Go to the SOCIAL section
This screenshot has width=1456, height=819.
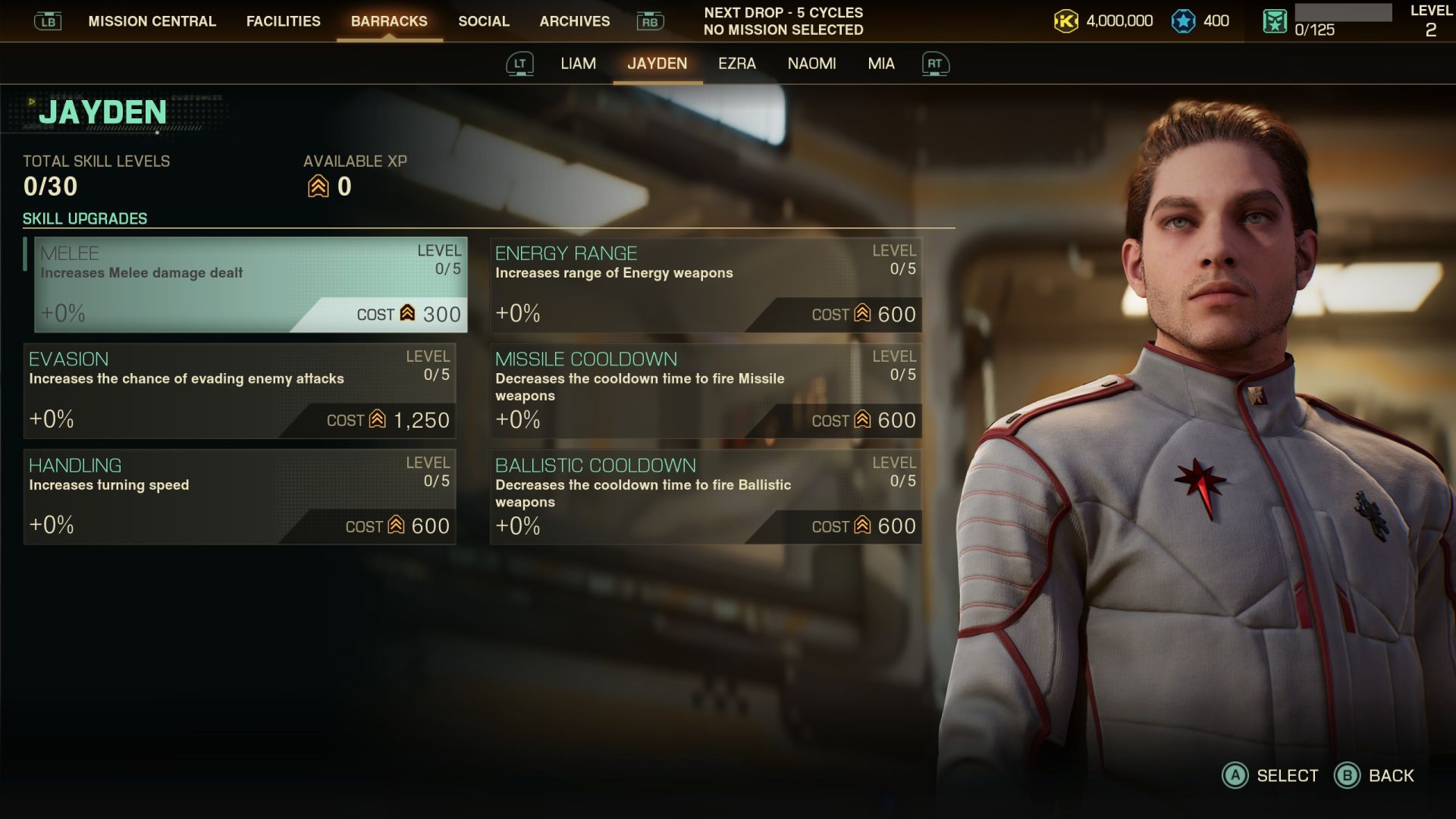[483, 21]
